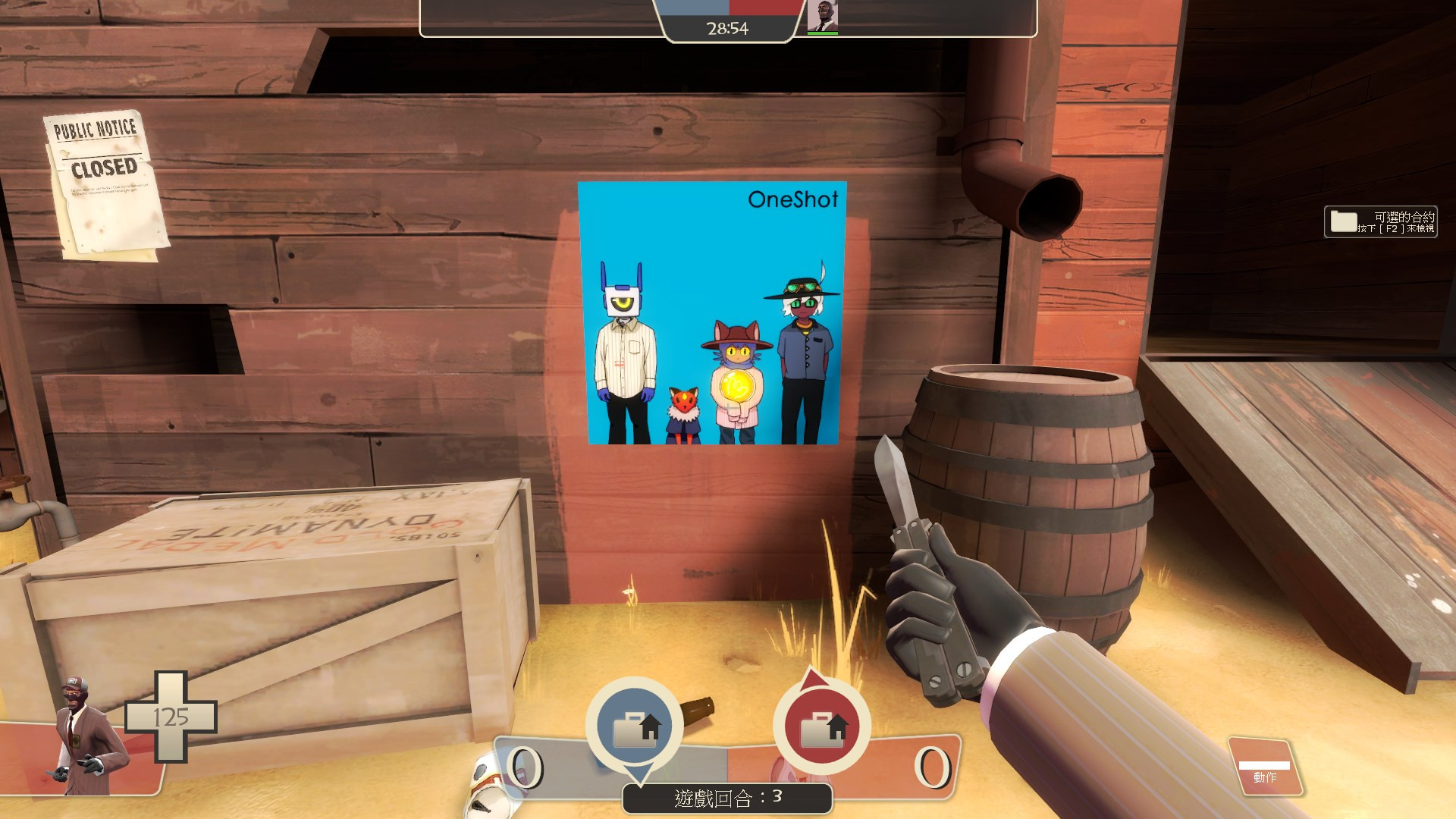
Task: Expand the match timer showing 28:54
Action: tap(727, 29)
